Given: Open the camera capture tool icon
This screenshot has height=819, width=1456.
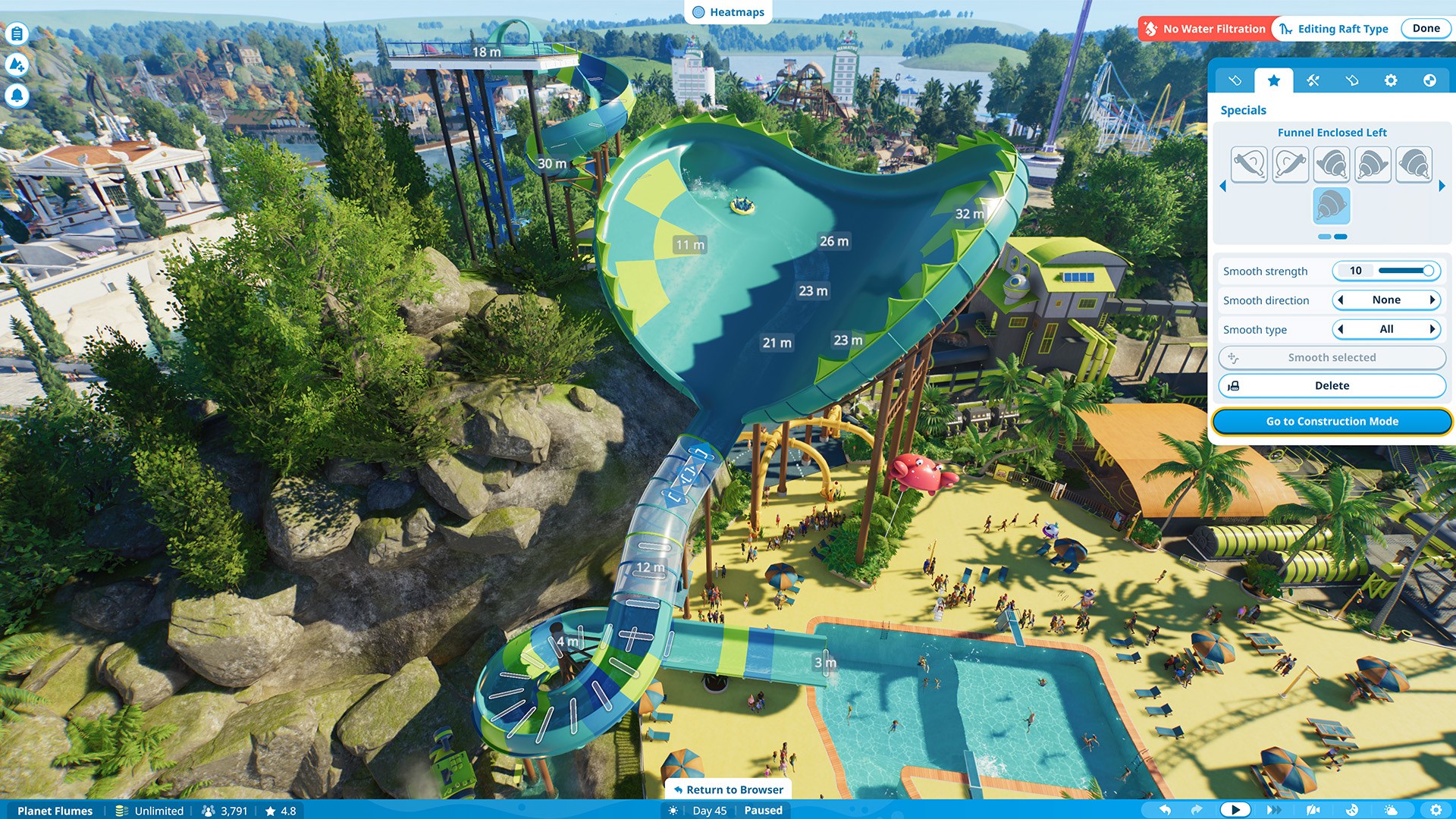Looking at the screenshot, I should [1315, 810].
